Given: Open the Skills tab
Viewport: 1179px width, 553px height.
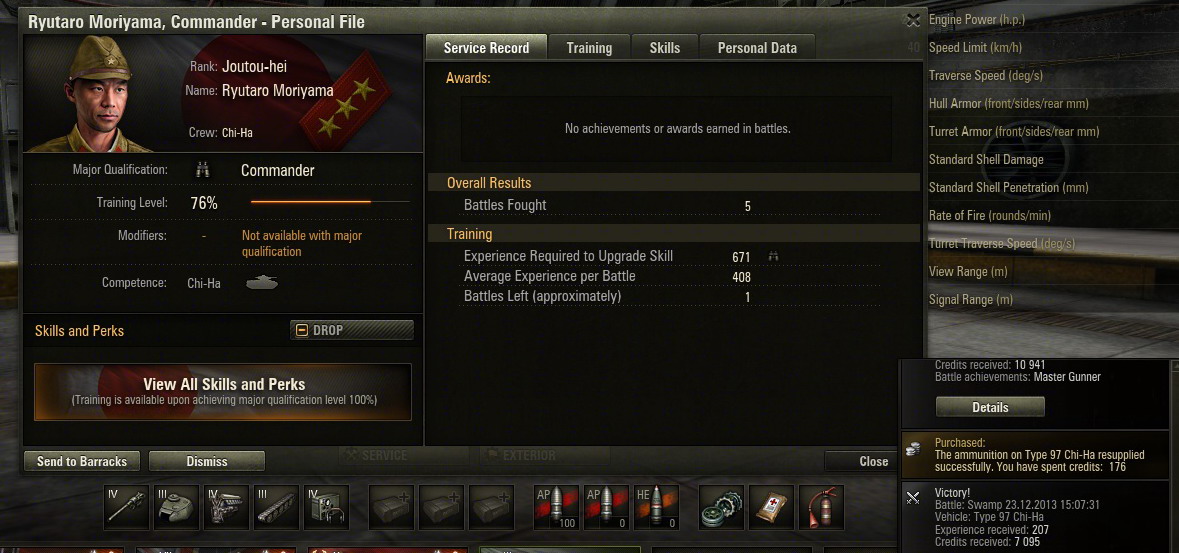Looking at the screenshot, I should 664,47.
